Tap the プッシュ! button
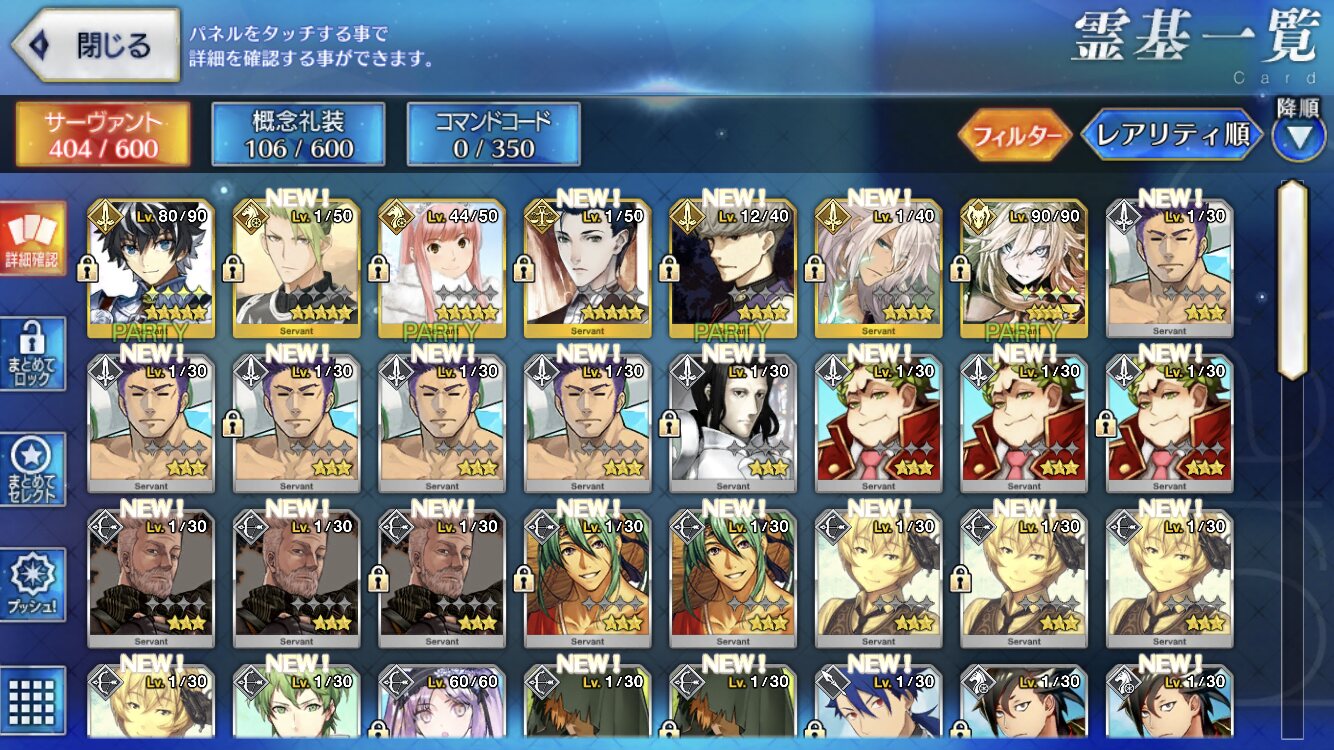Image resolution: width=1334 pixels, height=750 pixels. [32, 585]
